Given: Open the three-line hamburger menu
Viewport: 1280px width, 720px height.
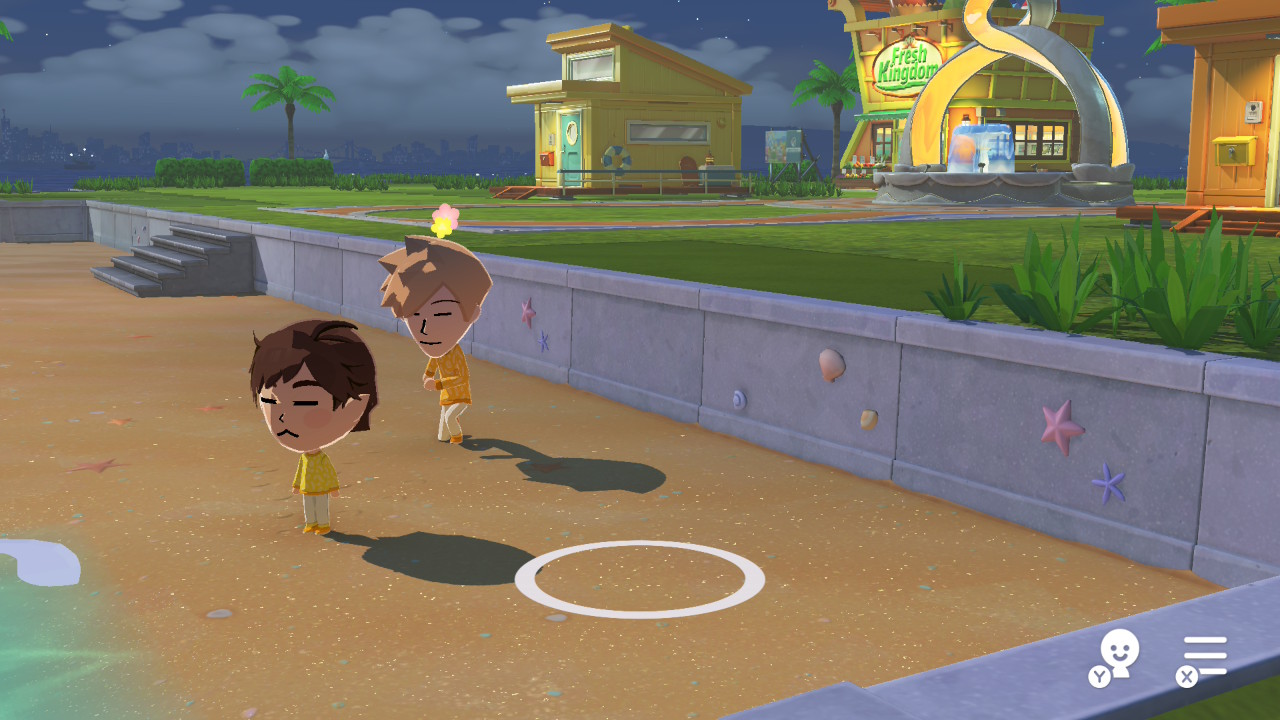Looking at the screenshot, I should coord(1205,656).
